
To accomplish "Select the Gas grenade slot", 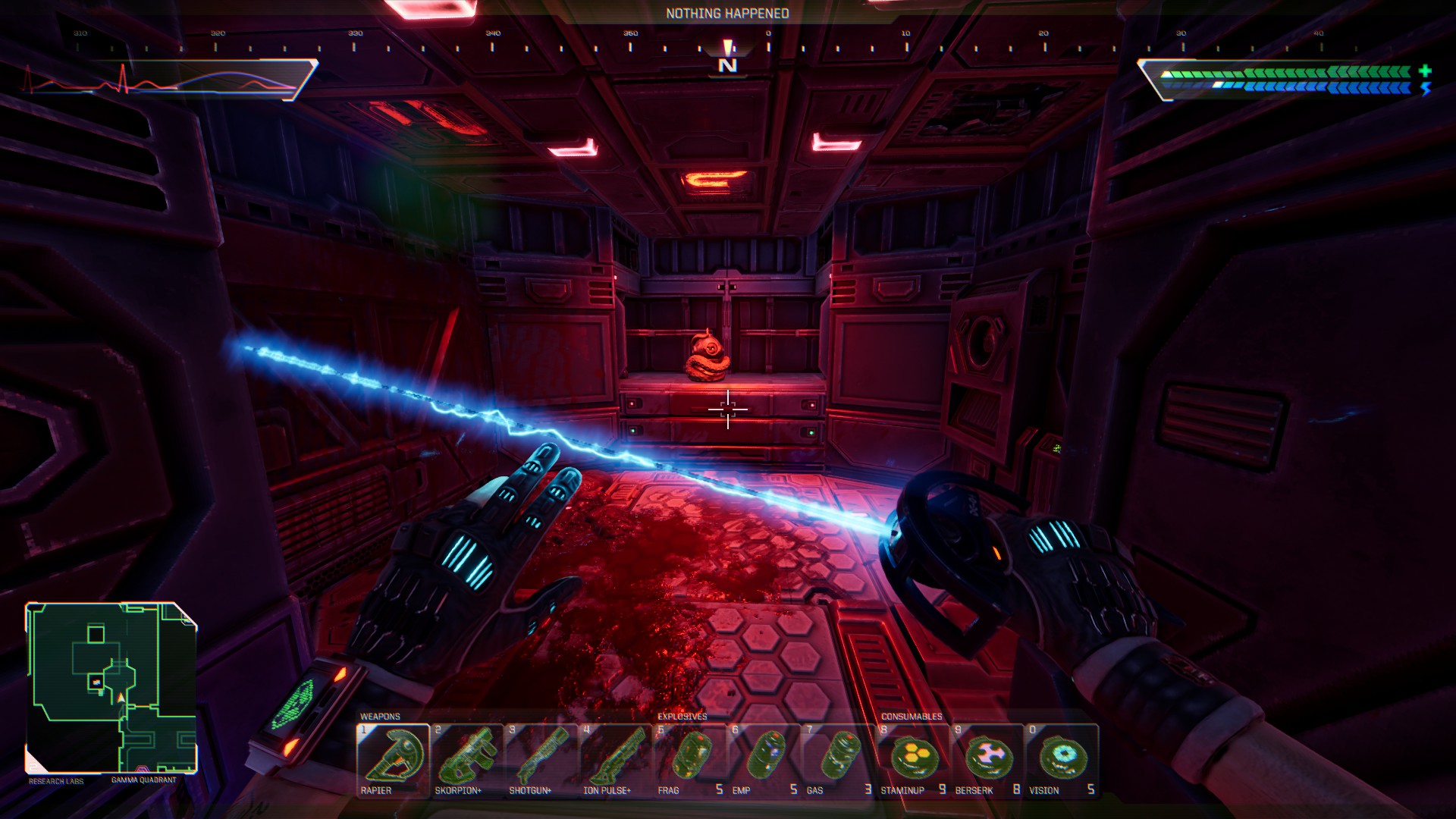I will tap(838, 759).
